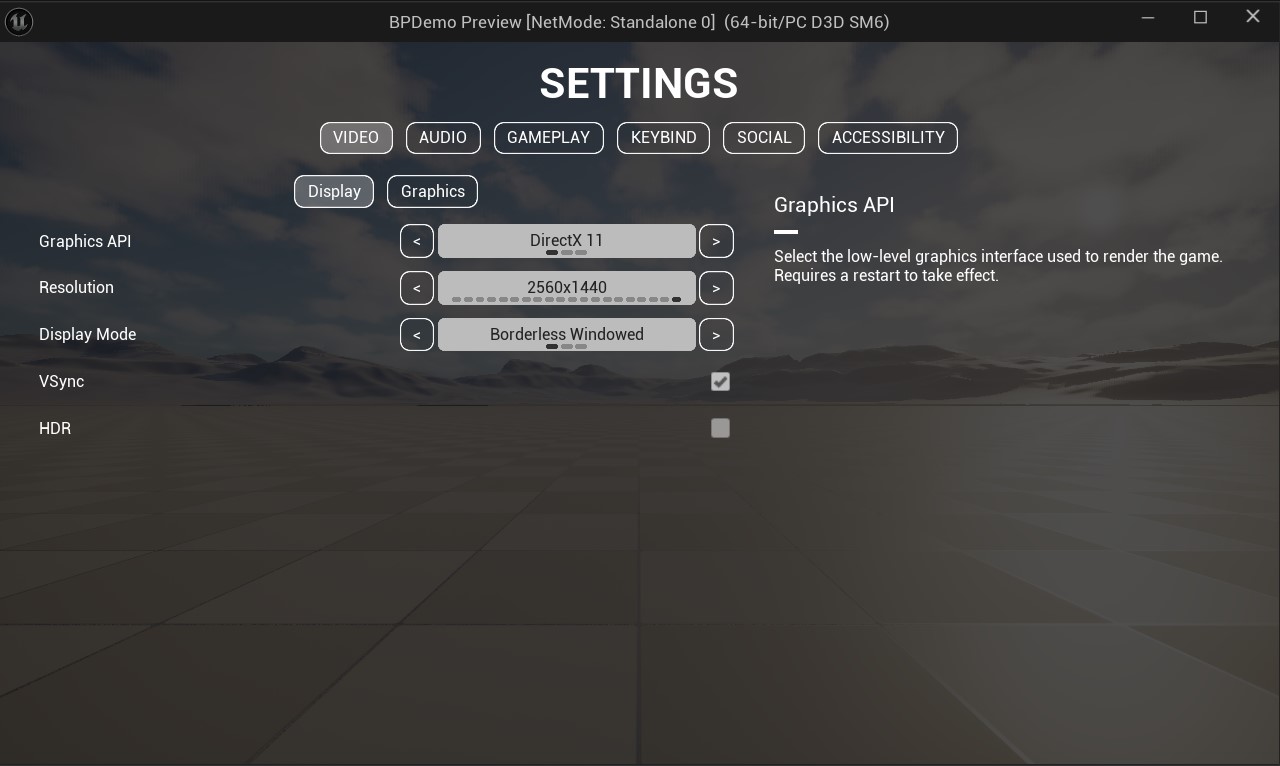Advance Display Mode to the next option
Viewport: 1280px width, 766px height.
[x=716, y=334]
